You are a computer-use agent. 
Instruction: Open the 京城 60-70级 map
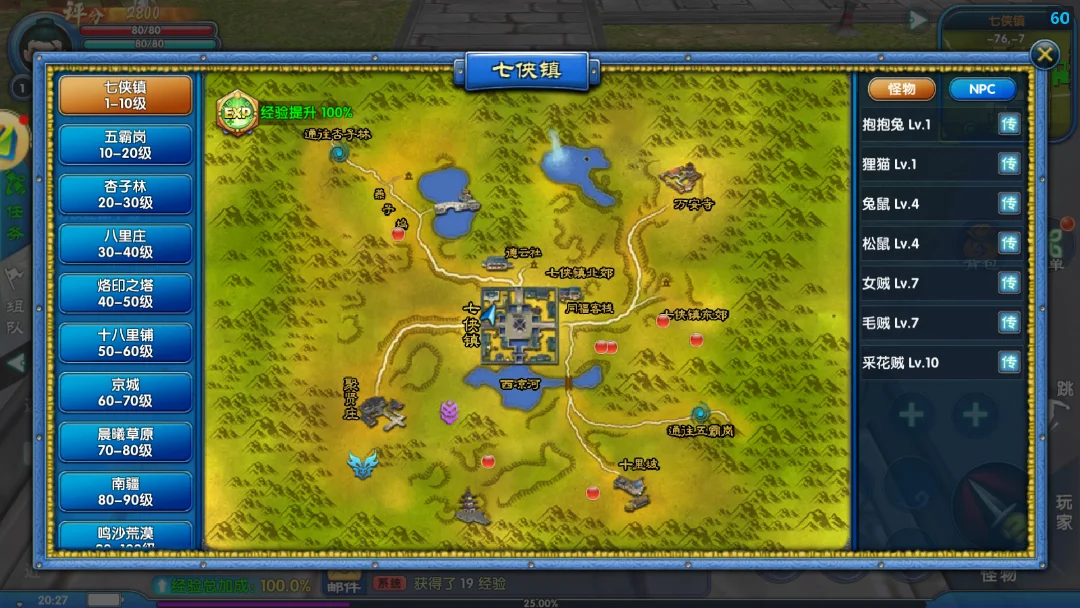tap(126, 392)
